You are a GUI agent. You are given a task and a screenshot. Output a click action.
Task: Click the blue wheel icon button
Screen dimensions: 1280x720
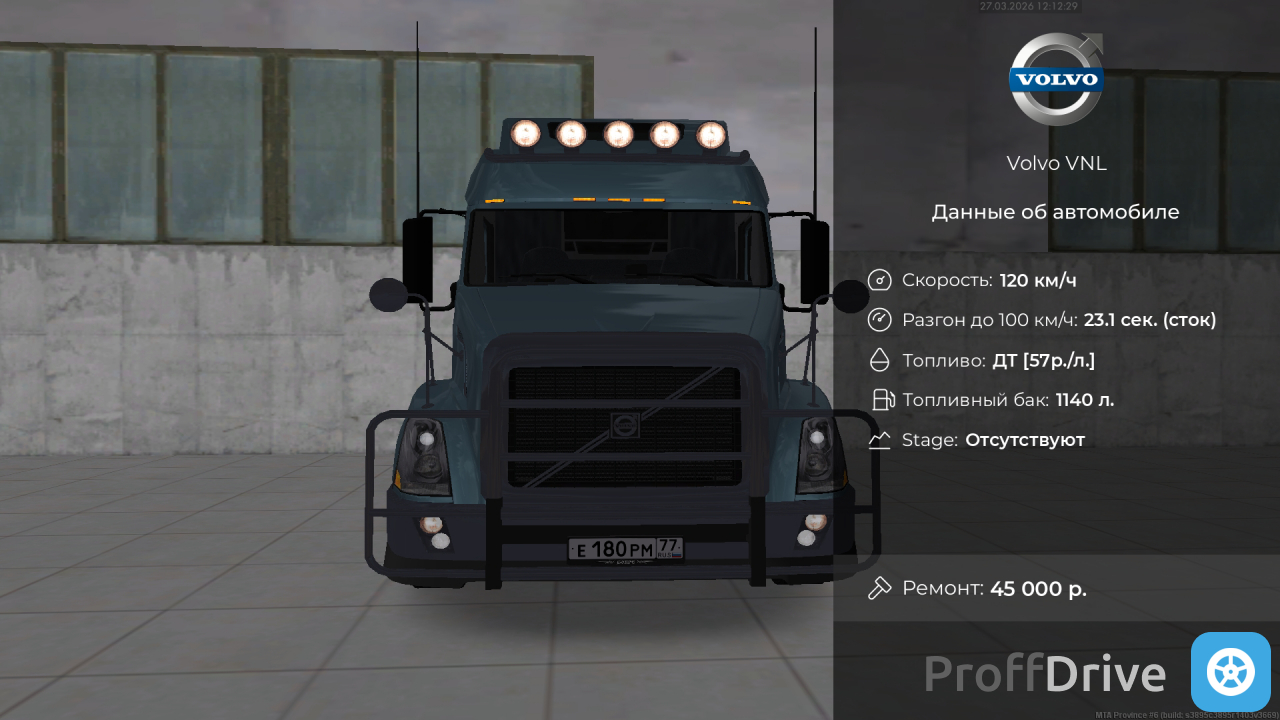(x=1230, y=672)
